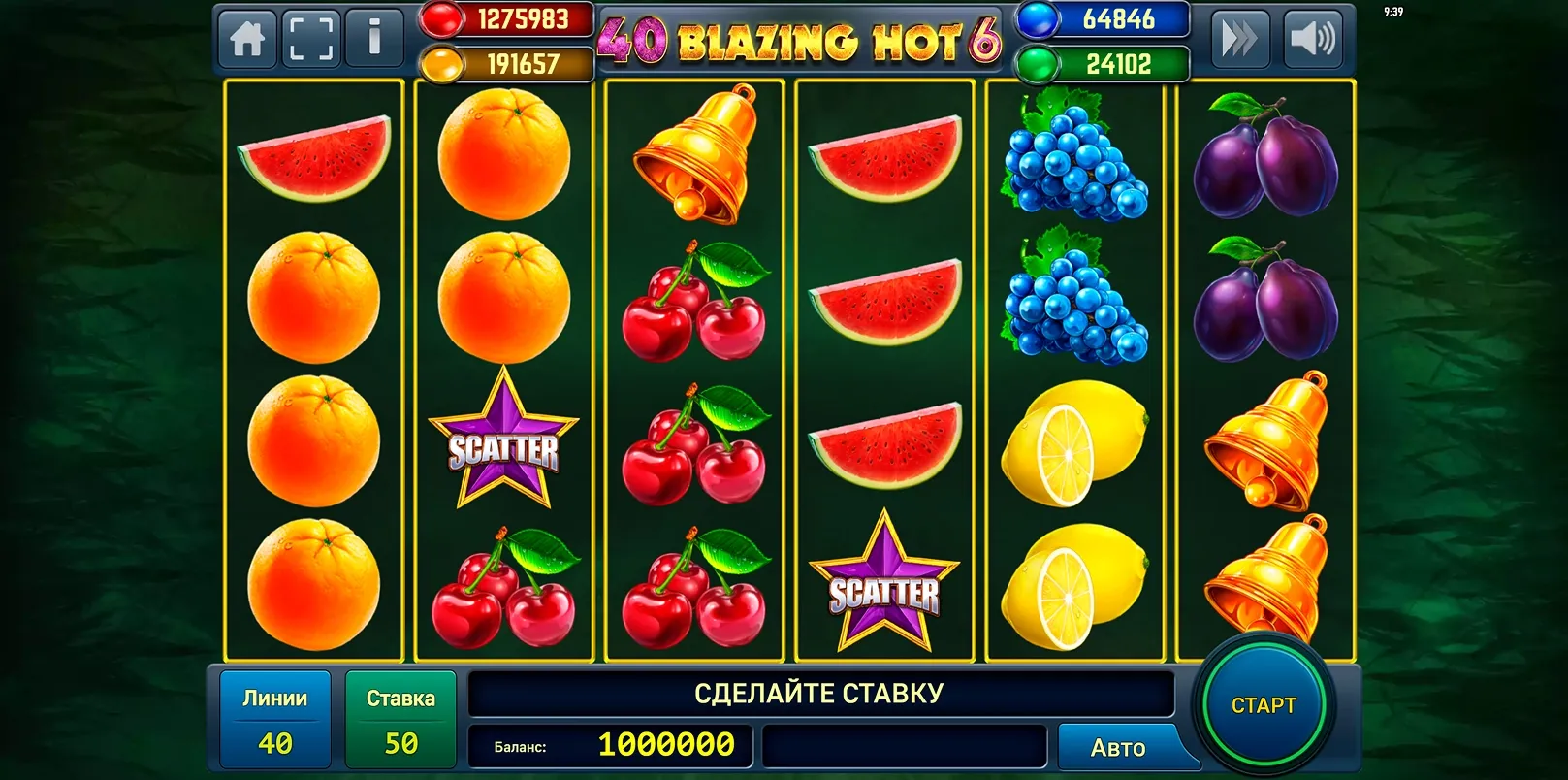Screen dimensions: 1568x780
Task: Enable fullscreen mode via the expand icon
Action: click(311, 40)
